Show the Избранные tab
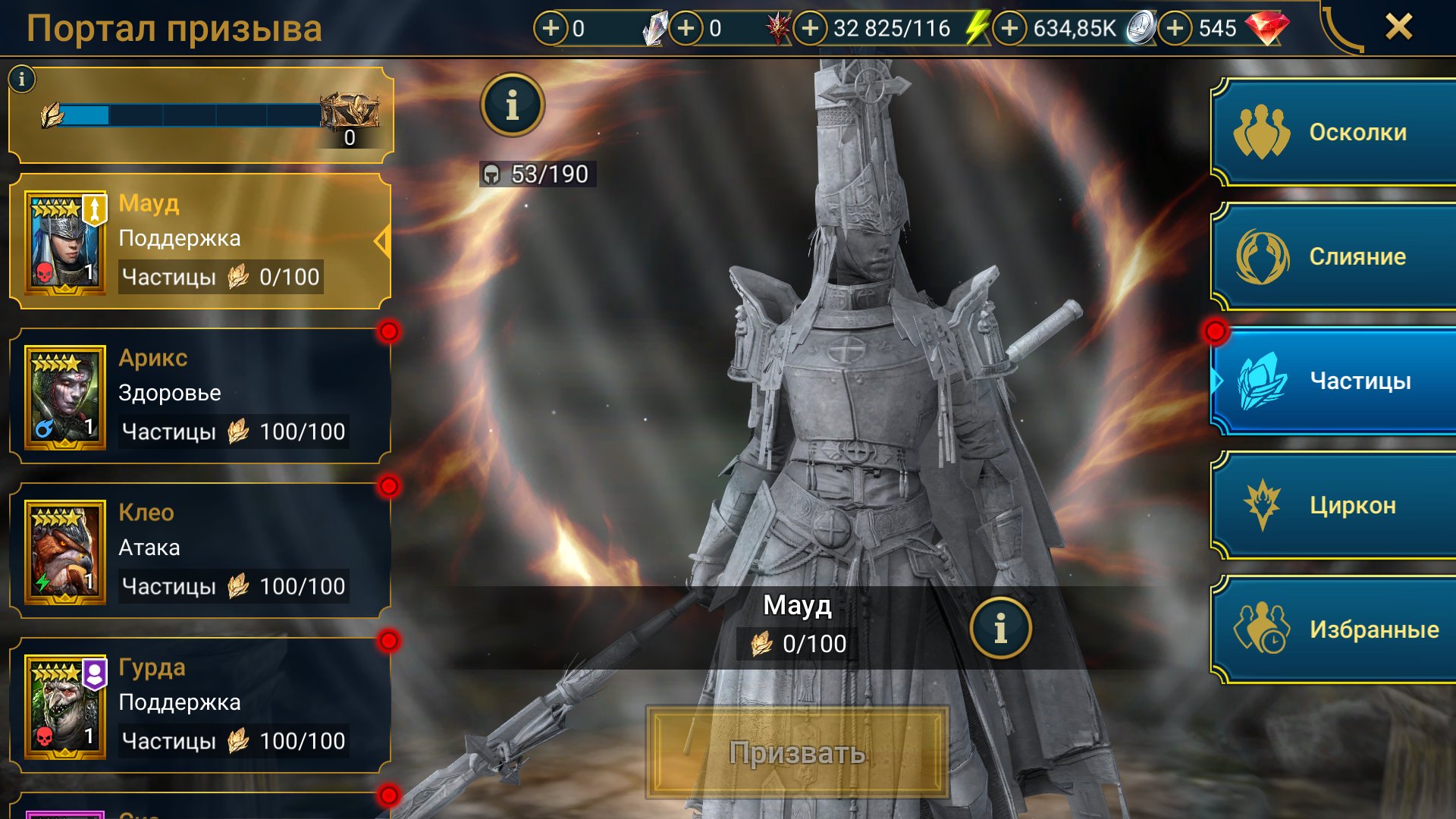The width and height of the screenshot is (1456, 819). point(1335,629)
